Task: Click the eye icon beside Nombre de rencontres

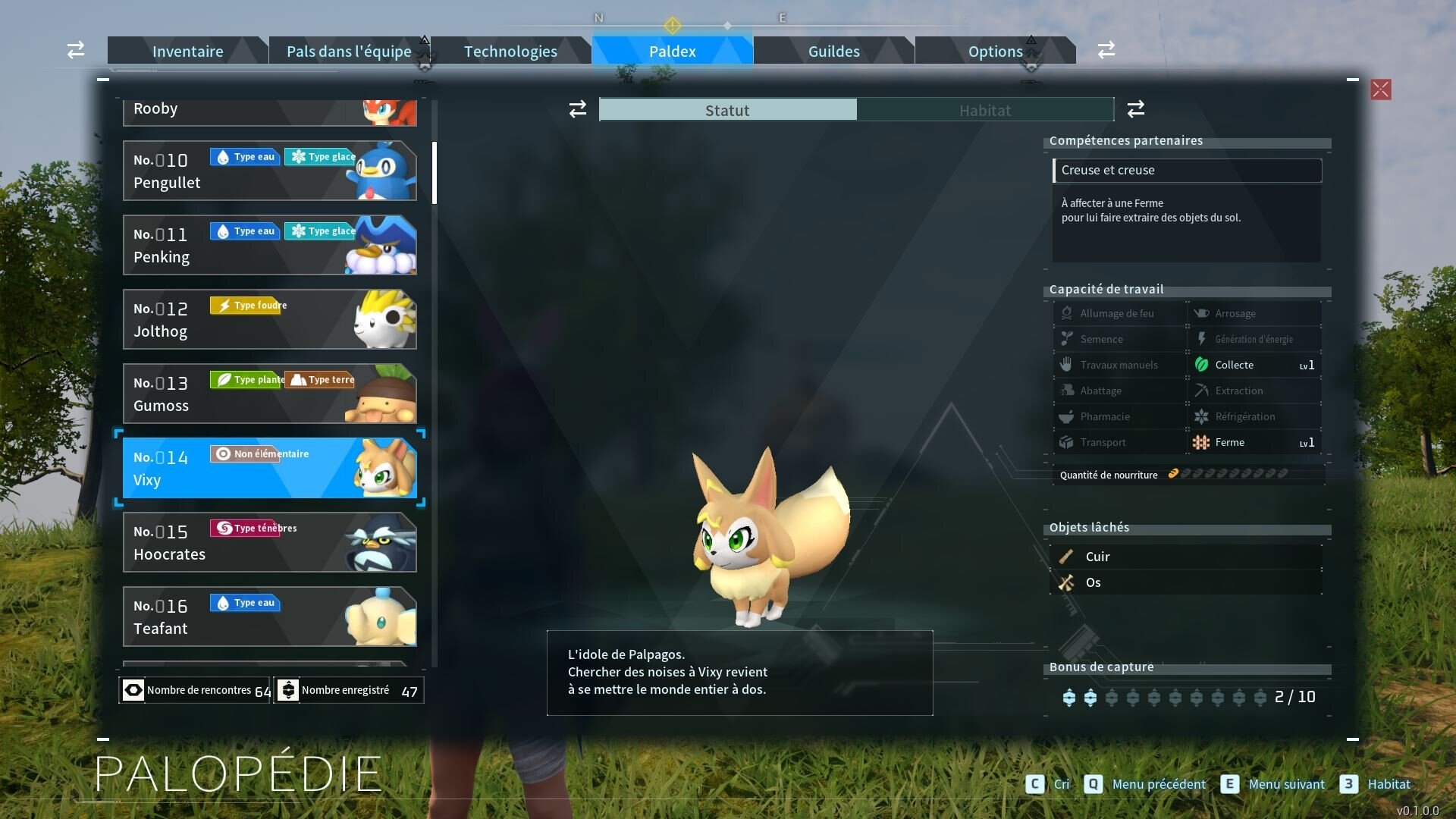Action: tap(133, 689)
